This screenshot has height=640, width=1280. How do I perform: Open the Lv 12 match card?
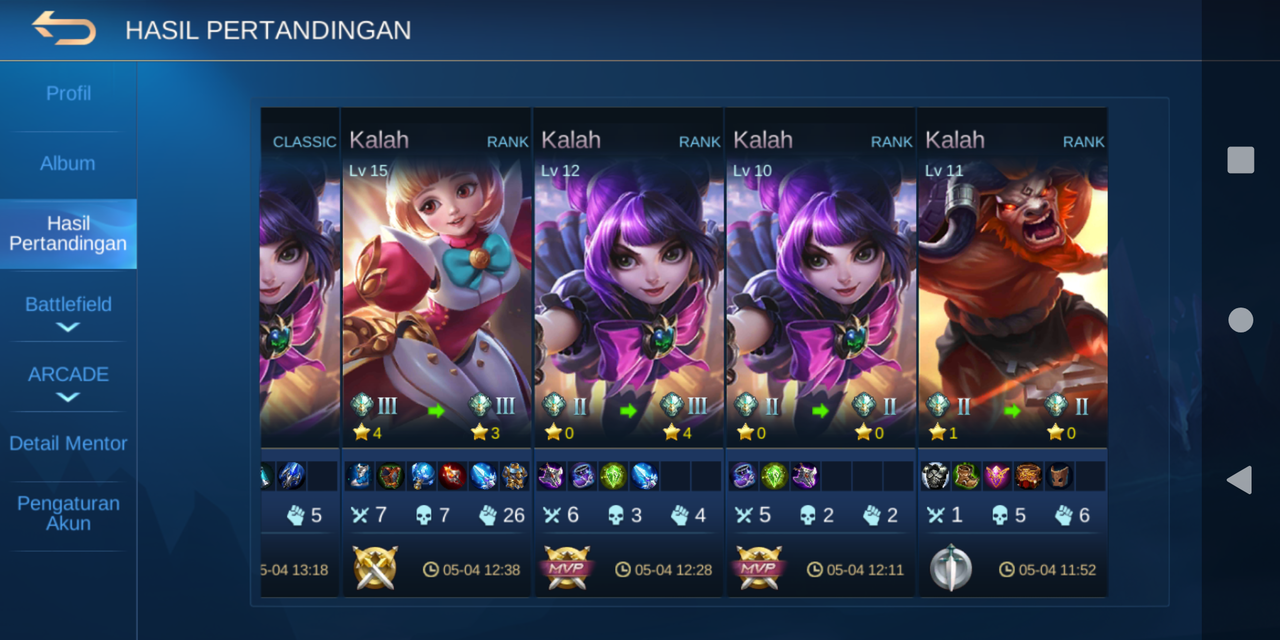point(628,300)
